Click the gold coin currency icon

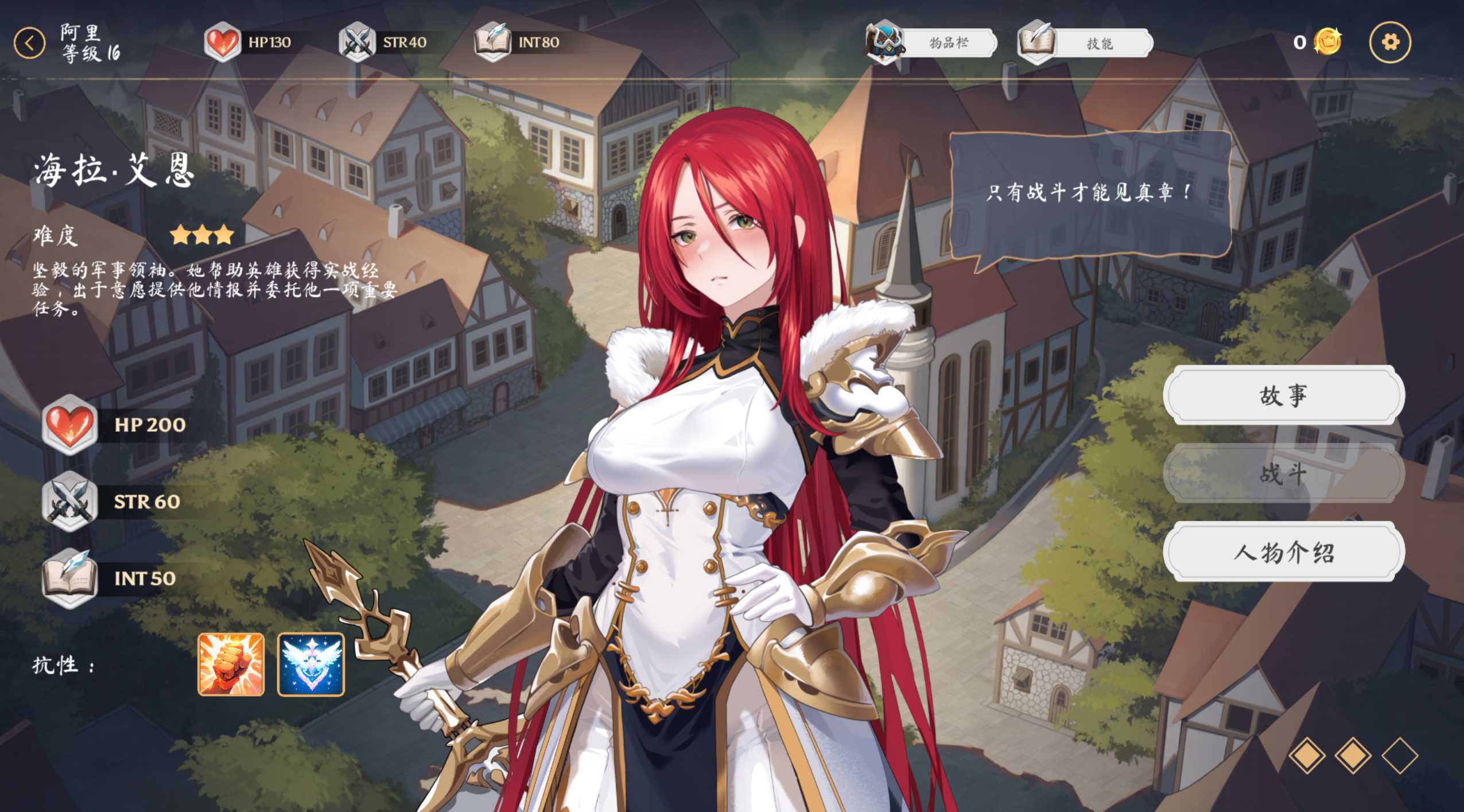coord(1327,42)
